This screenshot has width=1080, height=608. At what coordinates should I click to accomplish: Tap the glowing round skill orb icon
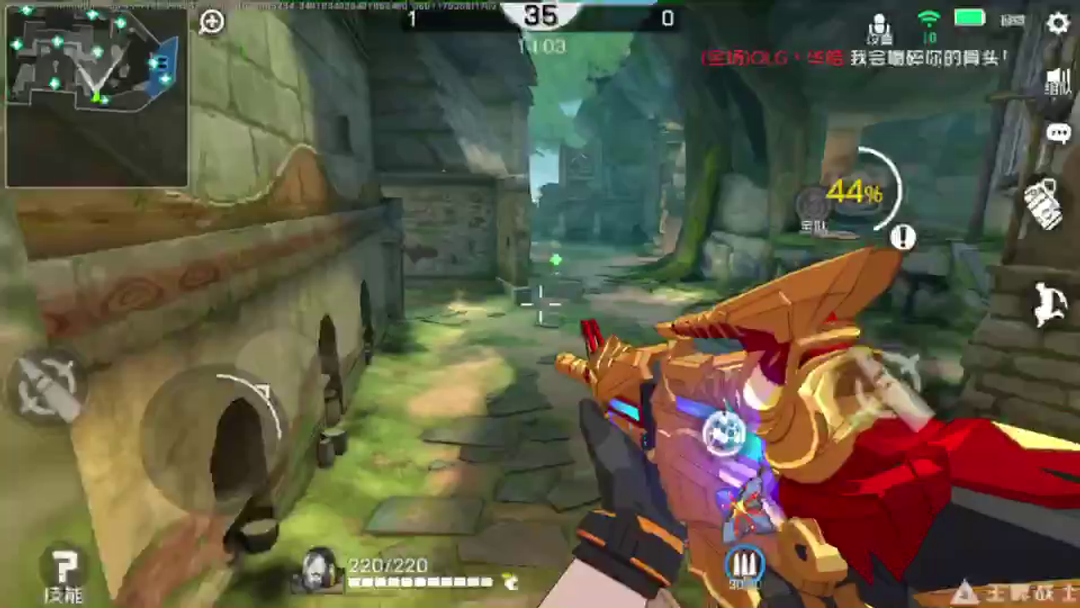[722, 431]
